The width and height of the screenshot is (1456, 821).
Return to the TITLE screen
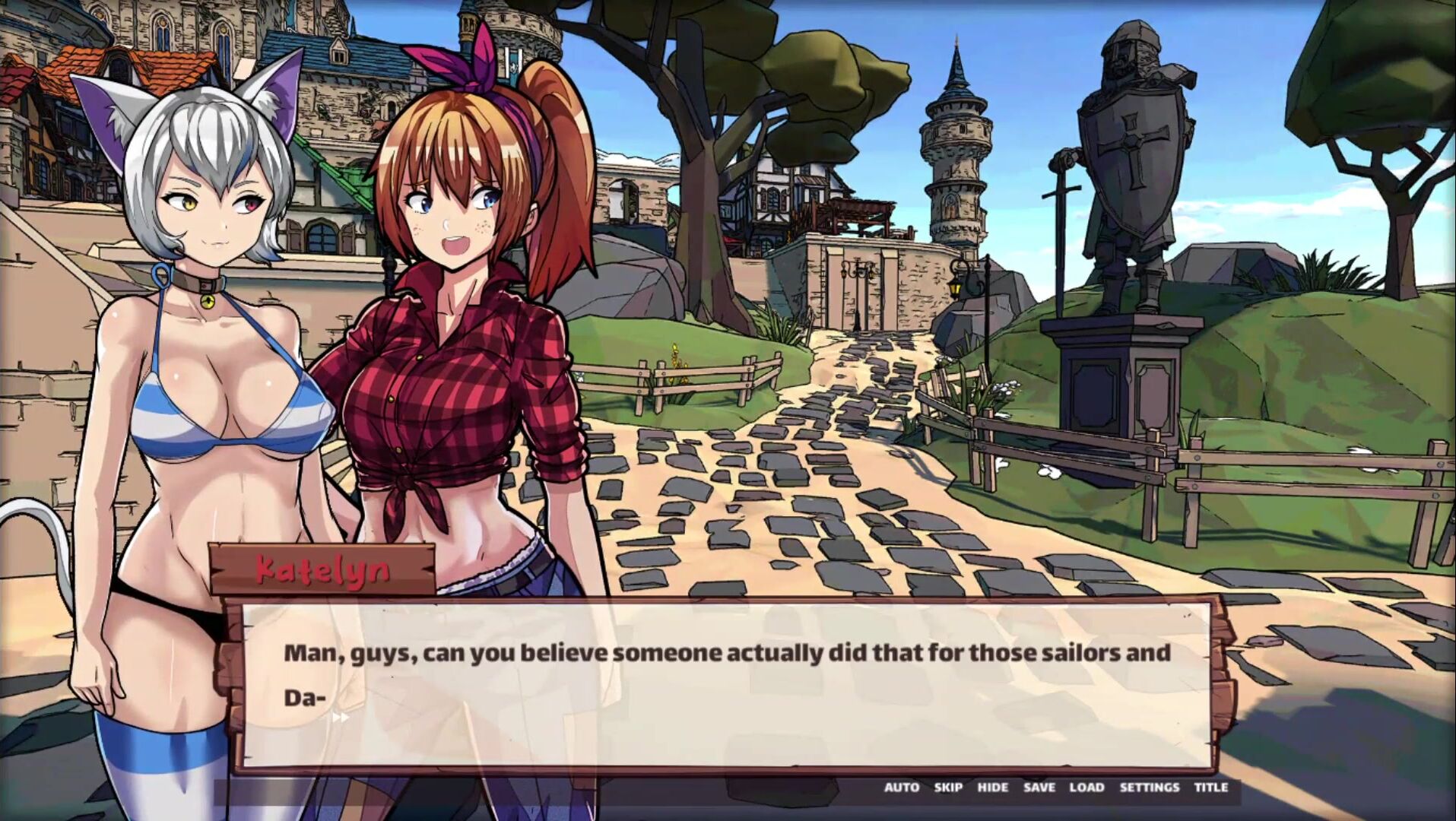point(1210,788)
